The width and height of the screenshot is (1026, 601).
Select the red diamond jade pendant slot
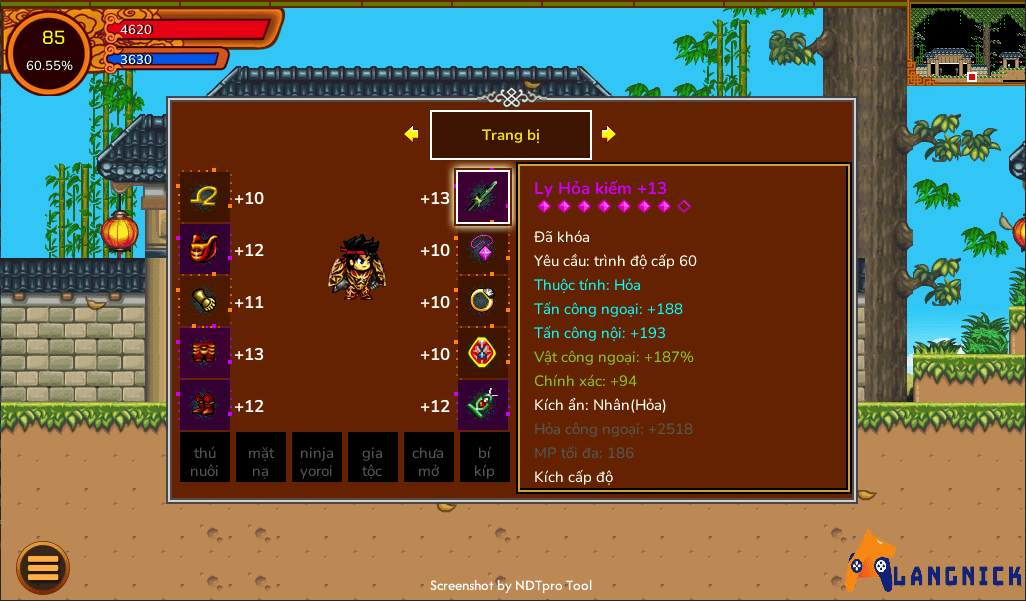(483, 353)
